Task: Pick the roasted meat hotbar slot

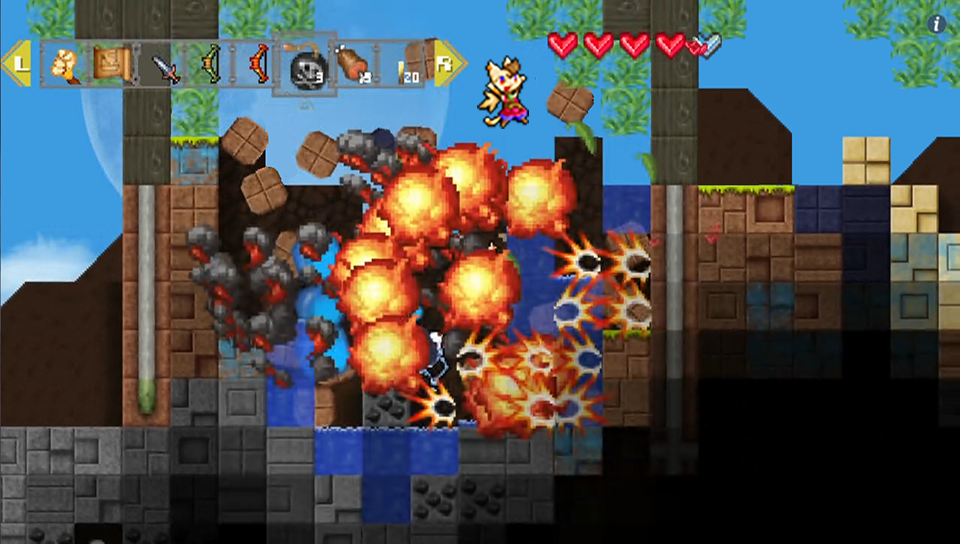Action: (x=350, y=65)
